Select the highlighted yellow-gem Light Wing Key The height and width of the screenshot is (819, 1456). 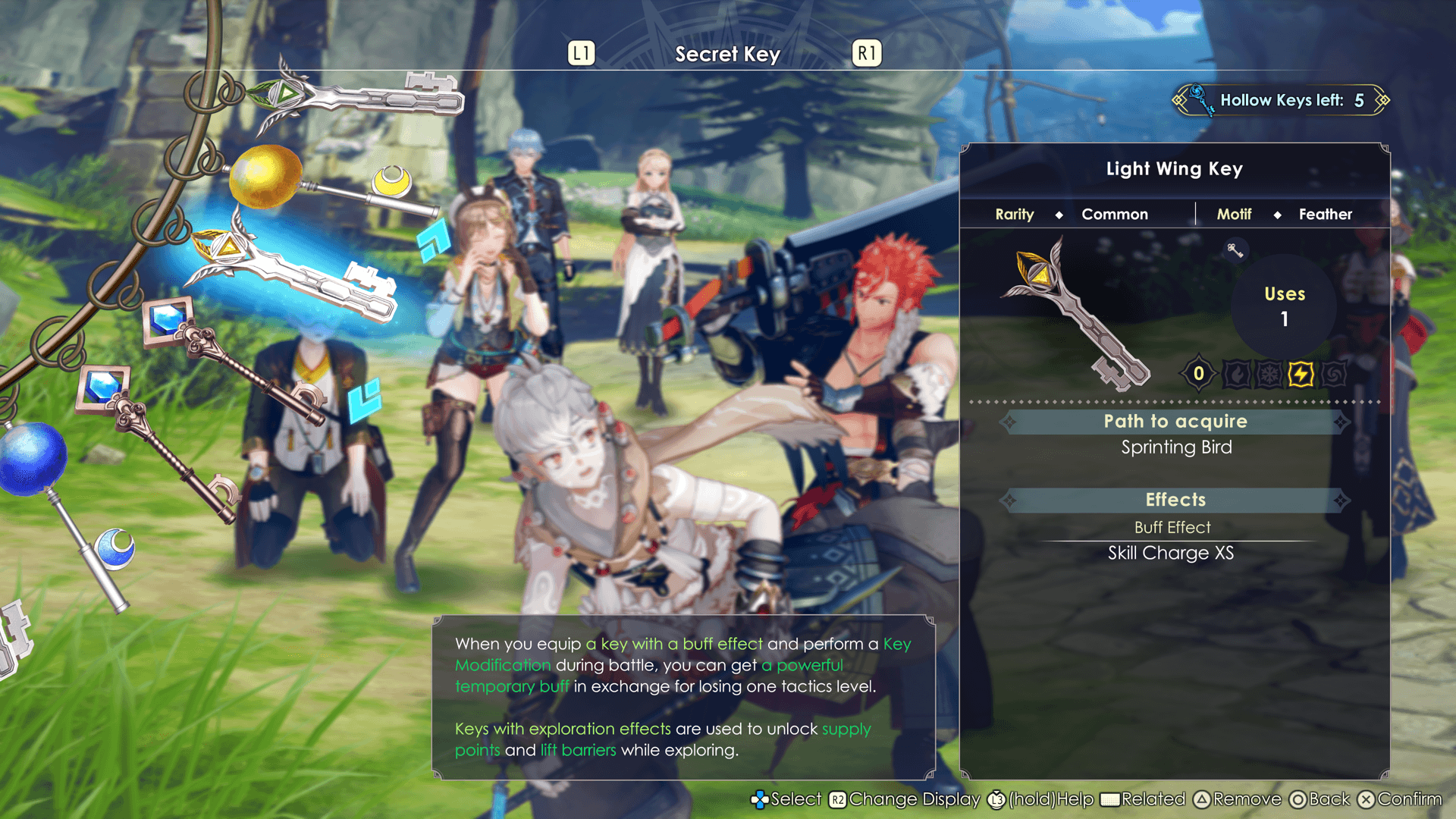296,275
